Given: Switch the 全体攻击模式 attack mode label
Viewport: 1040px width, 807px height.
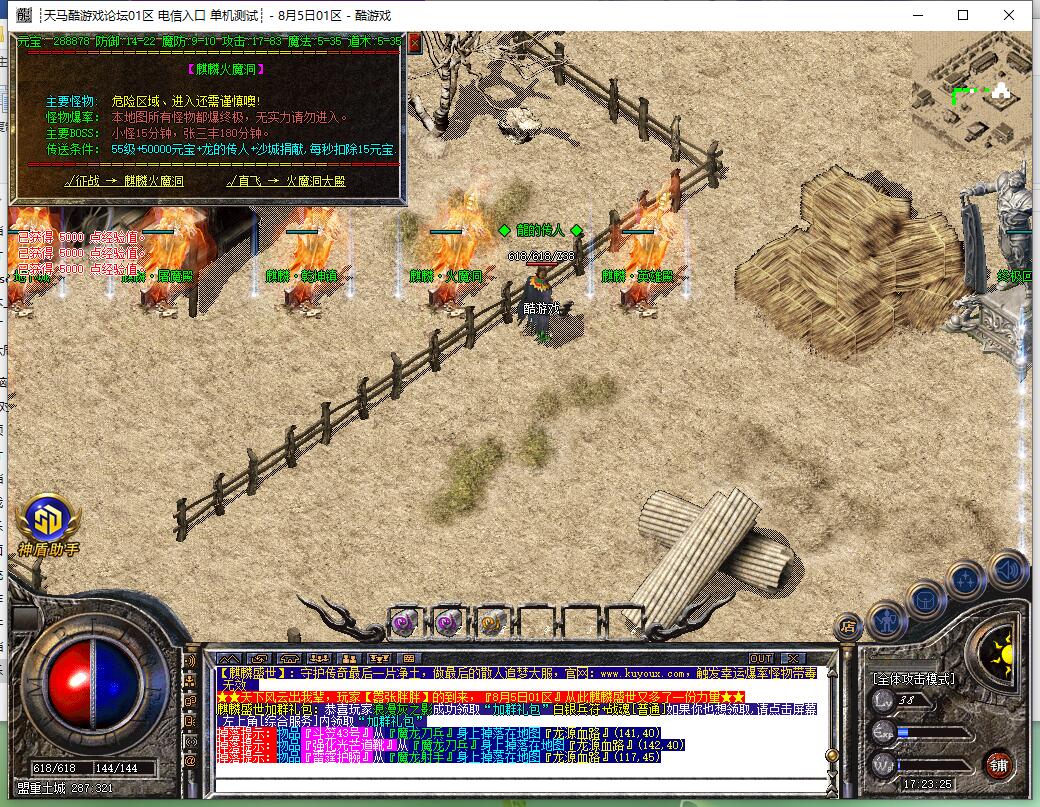Looking at the screenshot, I should [x=914, y=678].
